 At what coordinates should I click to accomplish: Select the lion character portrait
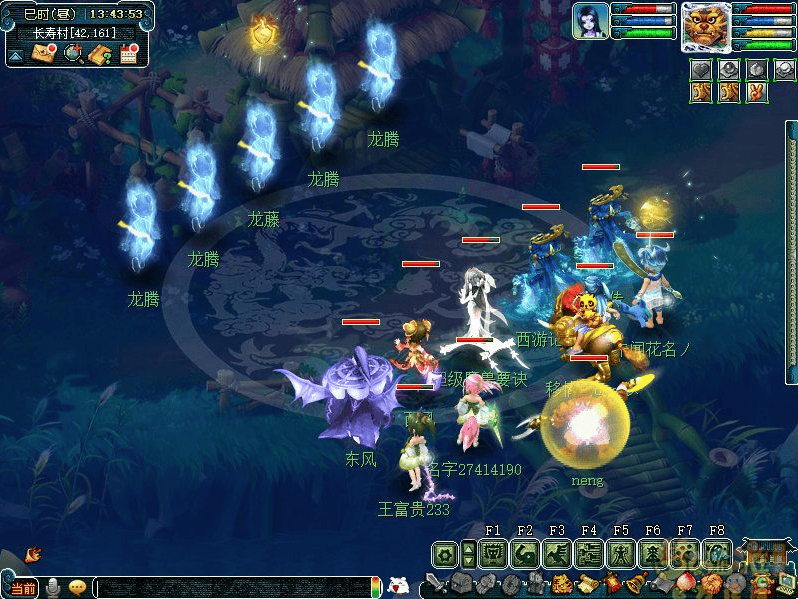click(705, 26)
